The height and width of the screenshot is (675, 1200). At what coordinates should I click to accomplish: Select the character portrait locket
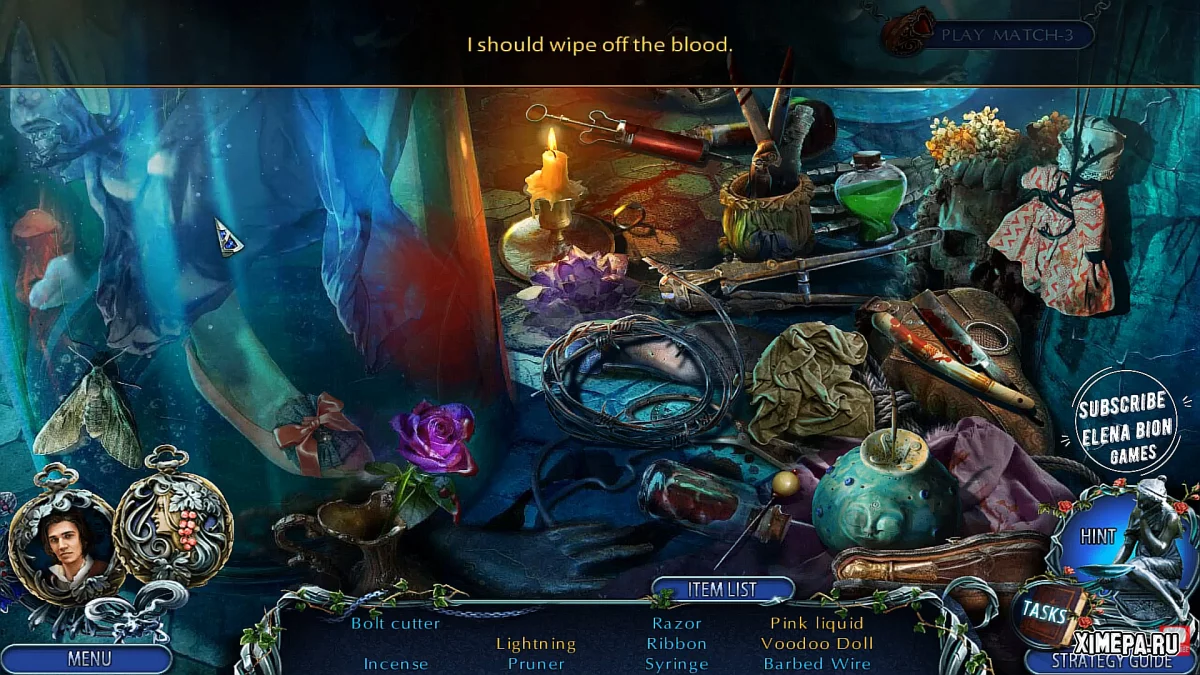(65, 548)
